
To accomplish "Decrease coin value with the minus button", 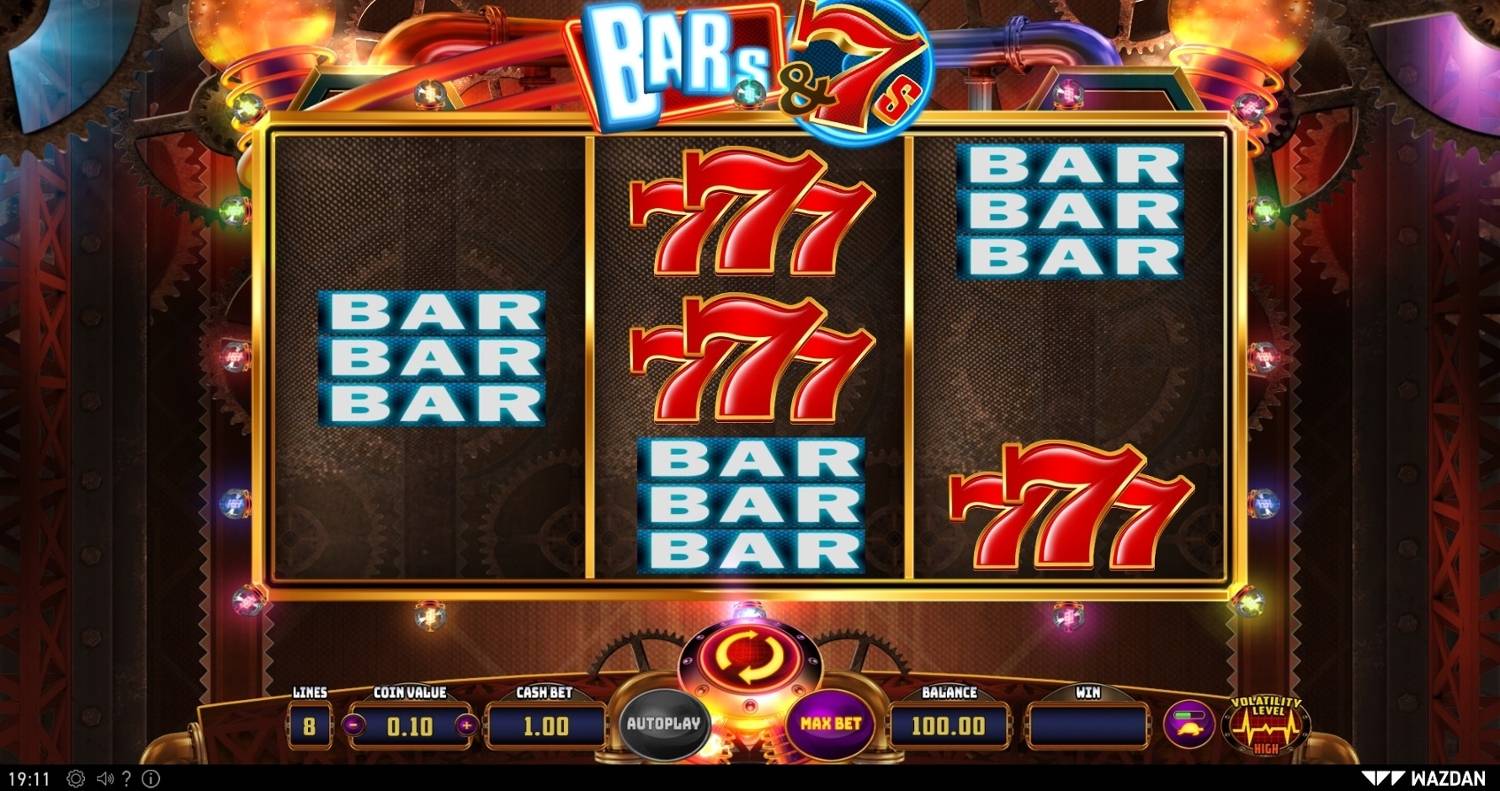I will (x=354, y=724).
